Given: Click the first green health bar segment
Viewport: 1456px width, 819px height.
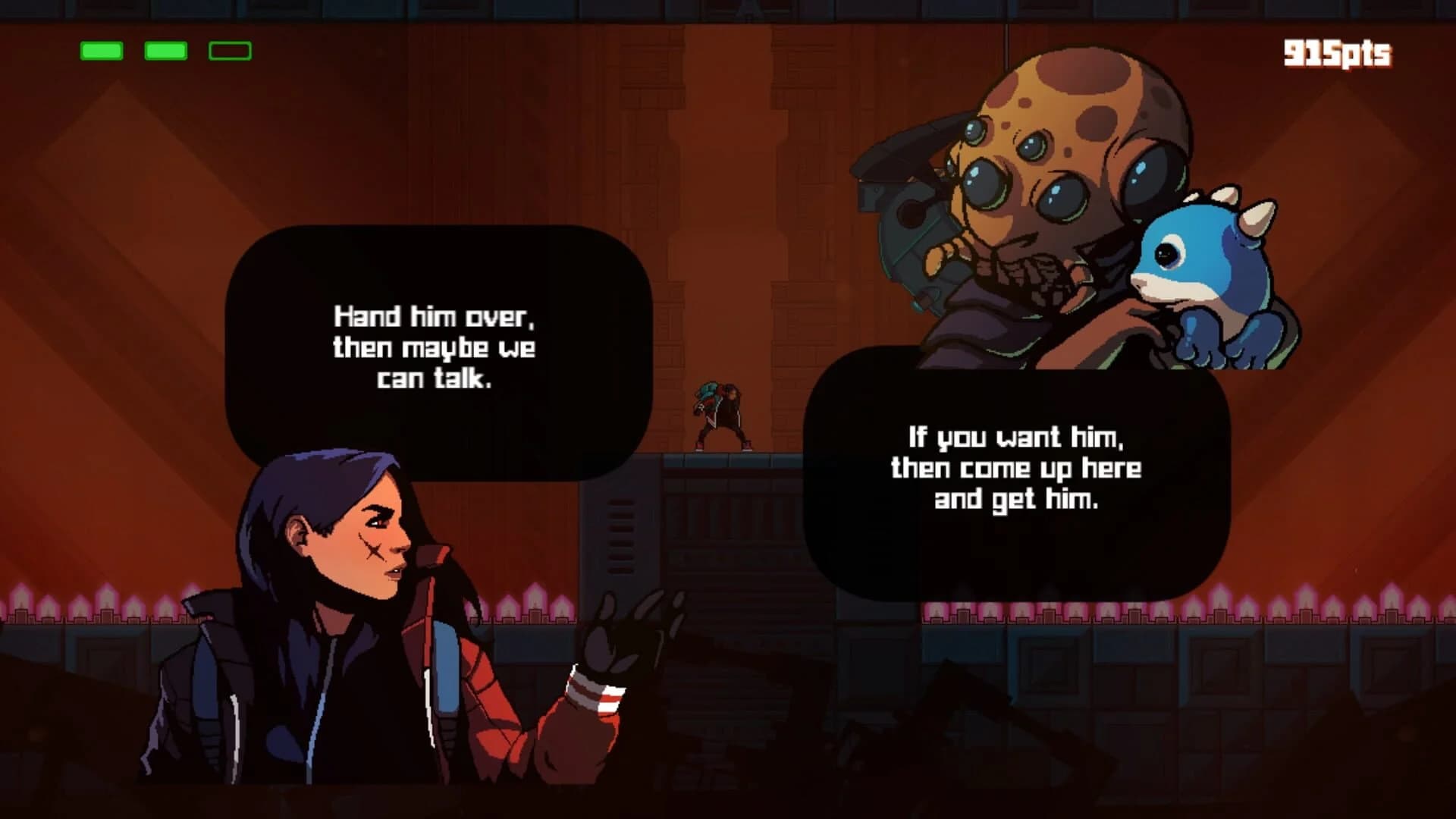Looking at the screenshot, I should click(x=100, y=52).
